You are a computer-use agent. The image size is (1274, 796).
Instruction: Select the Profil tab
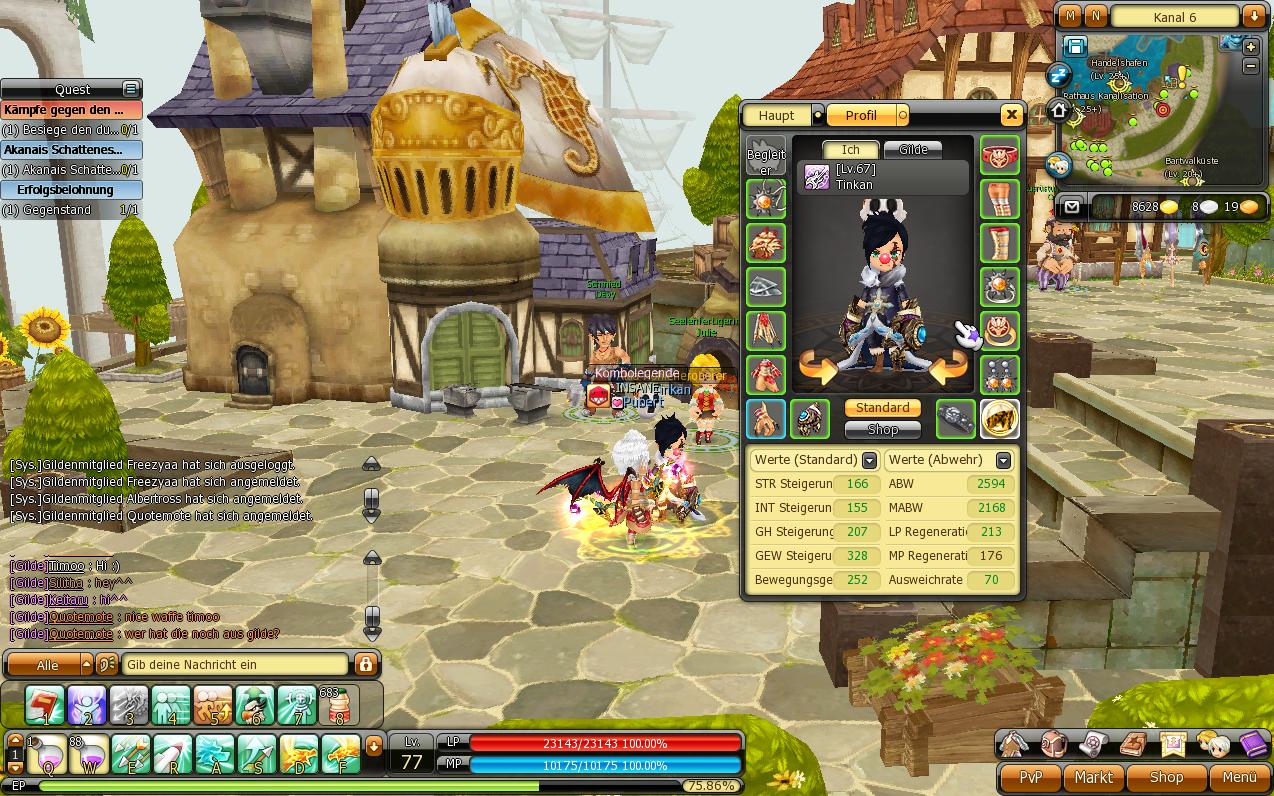tap(861, 116)
